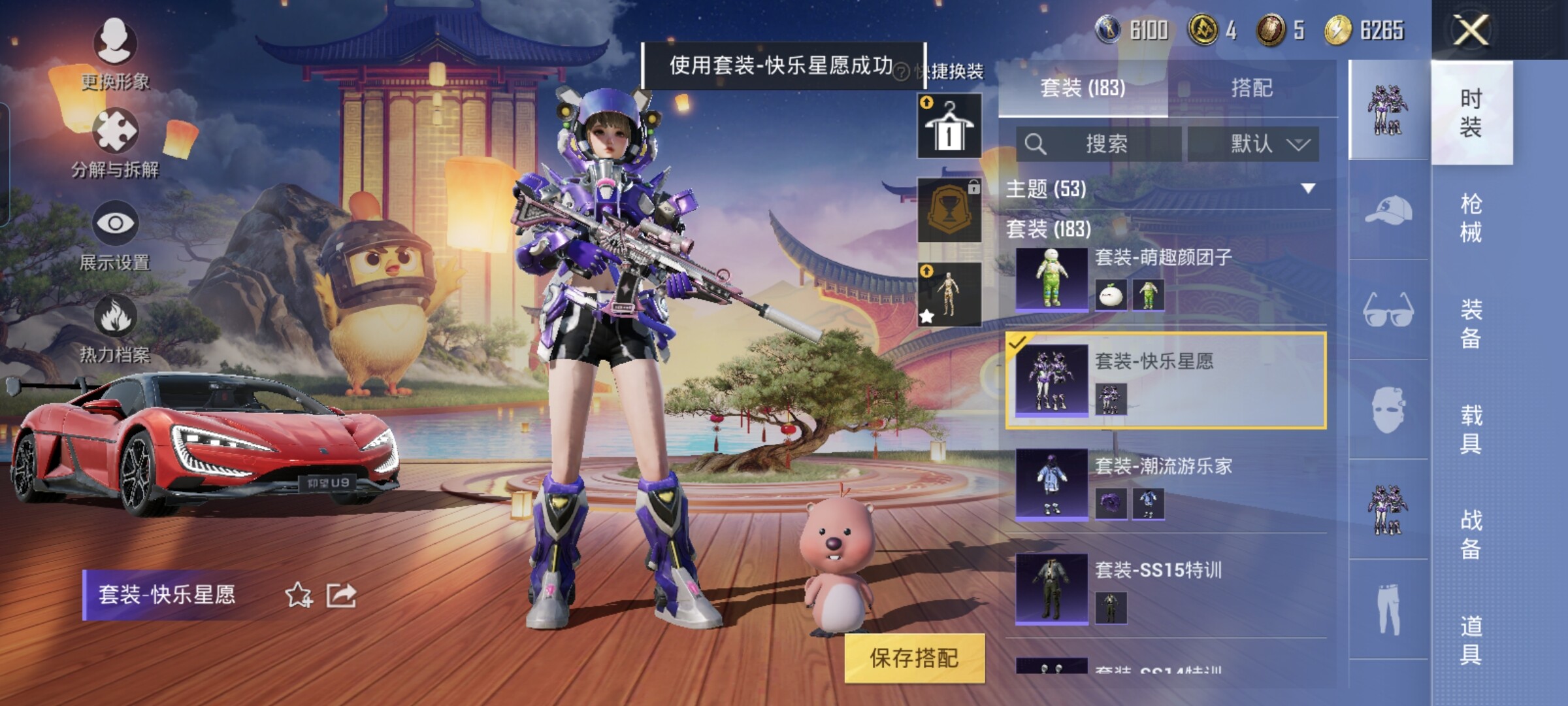
Task: Open the 载具 vehicles category
Action: coord(1471,429)
